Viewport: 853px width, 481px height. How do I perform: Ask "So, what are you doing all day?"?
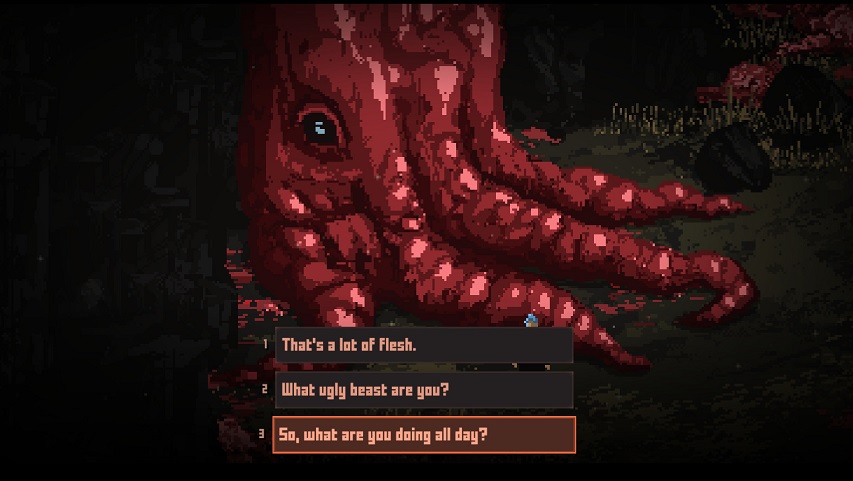point(423,435)
